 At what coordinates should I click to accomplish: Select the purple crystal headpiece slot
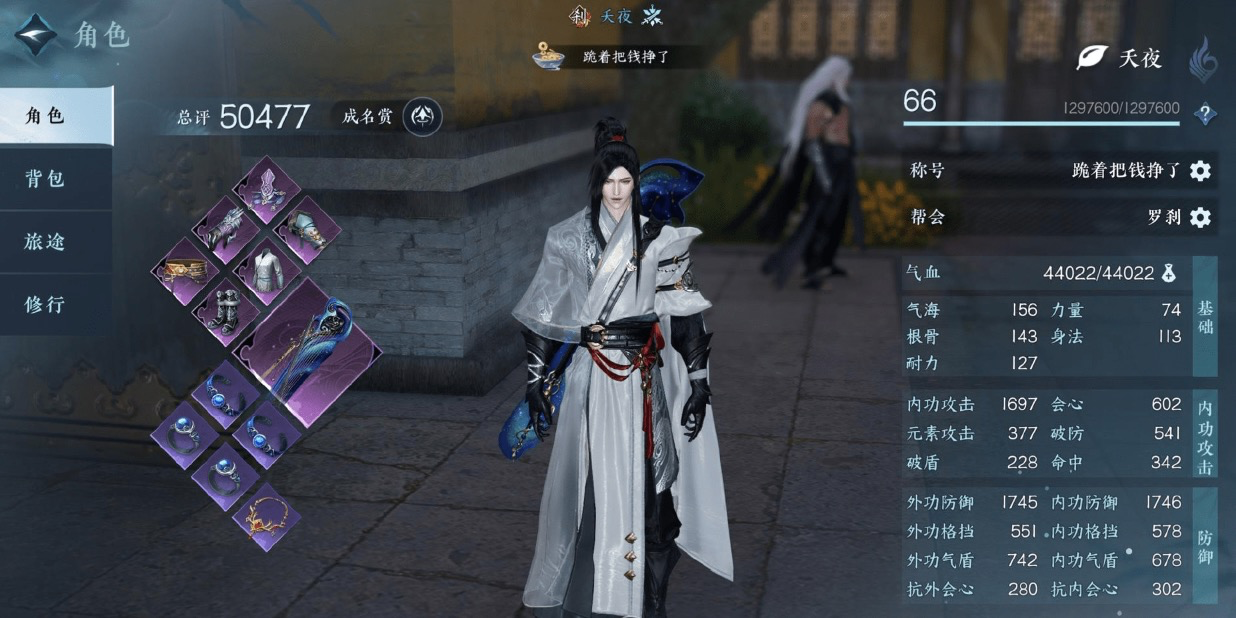click(268, 188)
